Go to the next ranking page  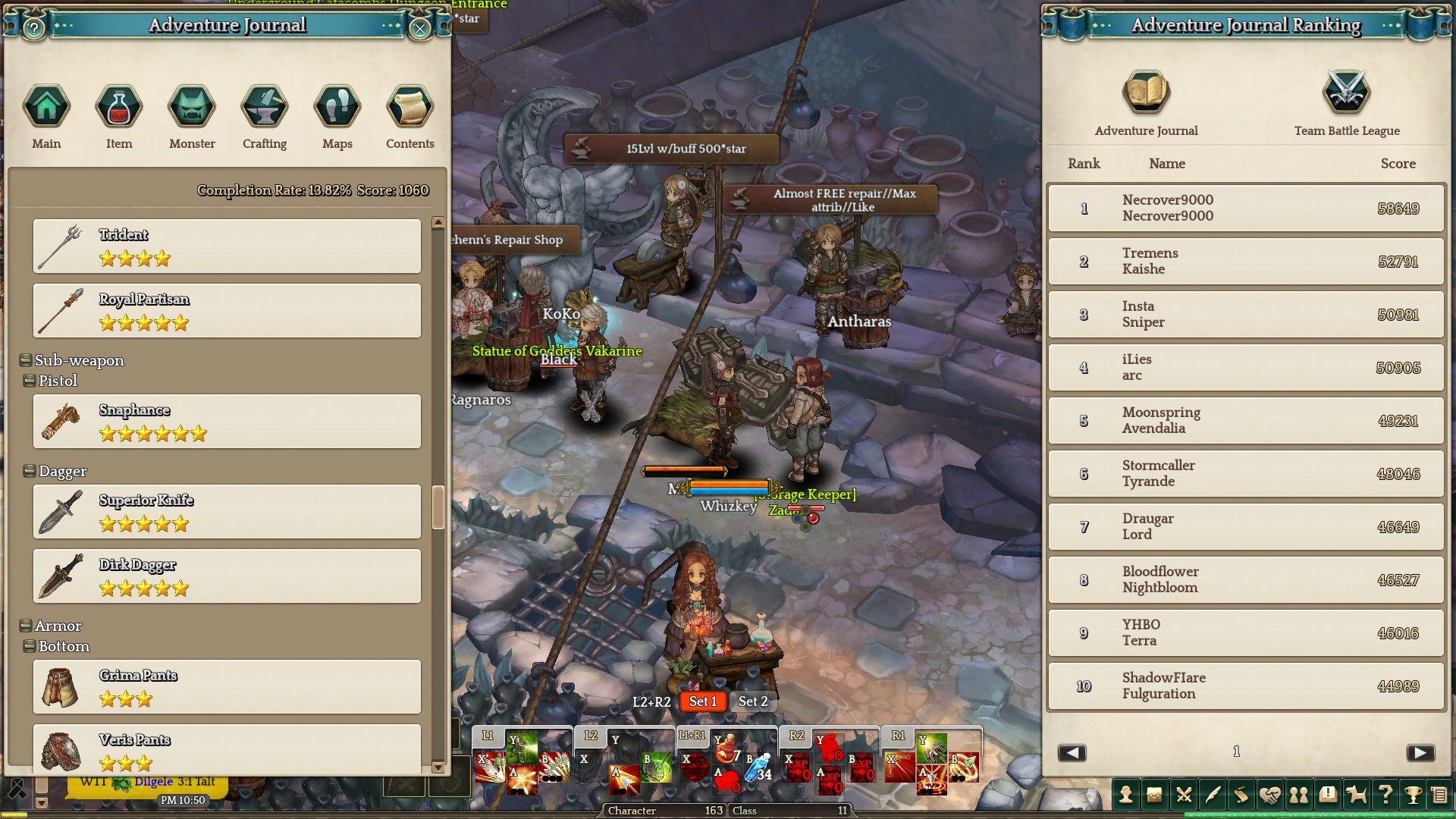[1420, 752]
